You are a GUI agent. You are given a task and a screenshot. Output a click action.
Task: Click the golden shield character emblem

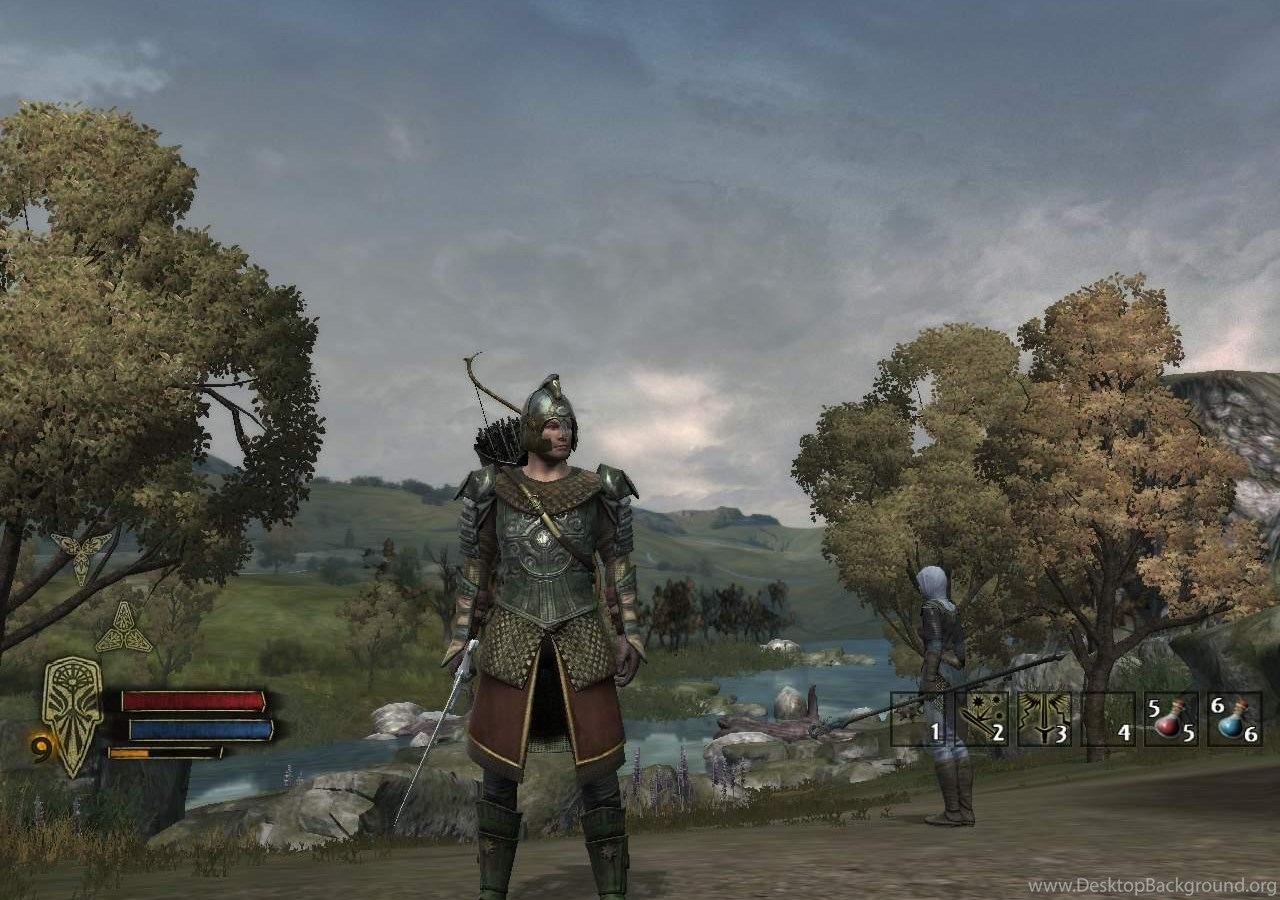tap(72, 712)
